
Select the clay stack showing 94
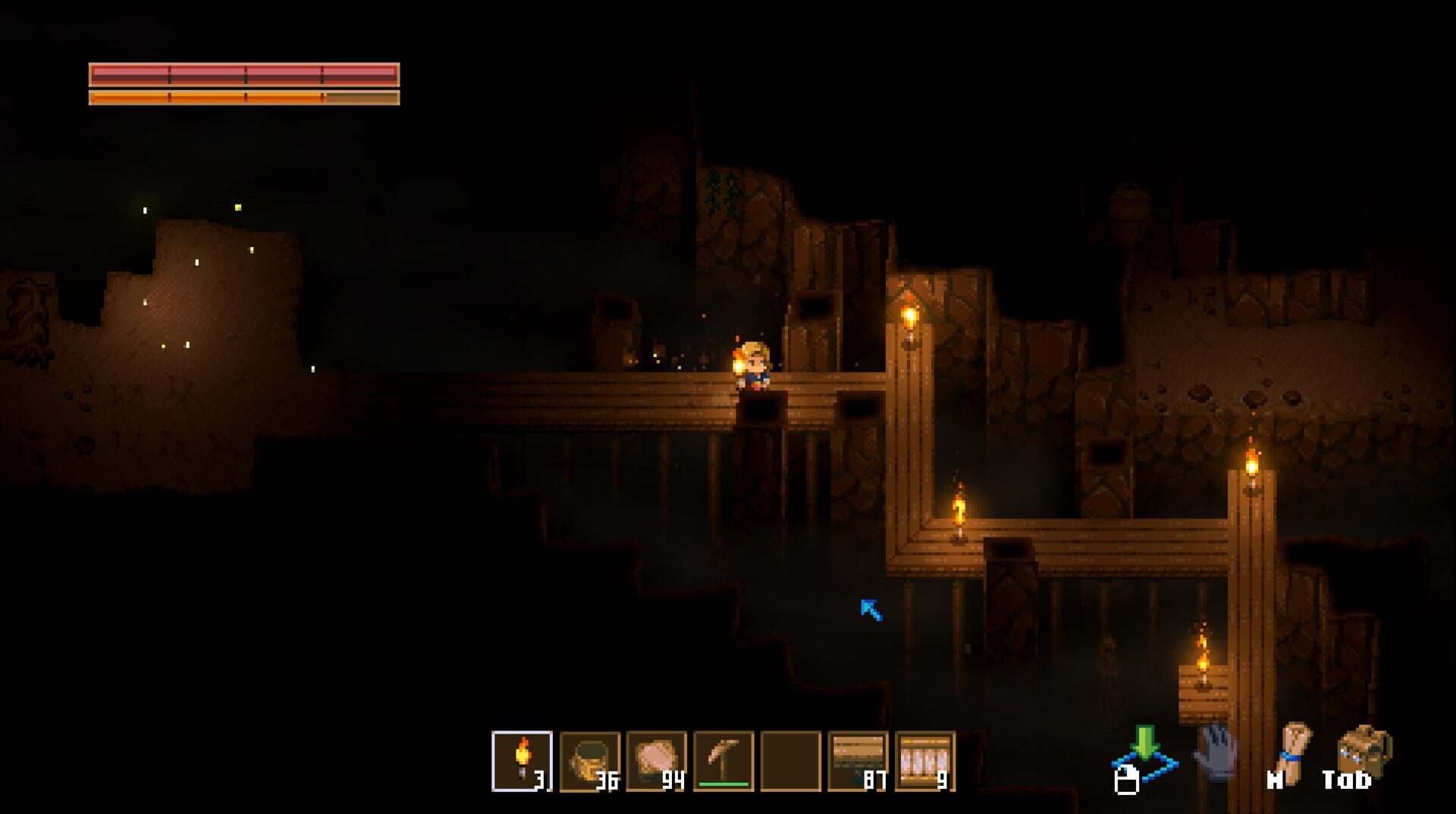[657, 762]
